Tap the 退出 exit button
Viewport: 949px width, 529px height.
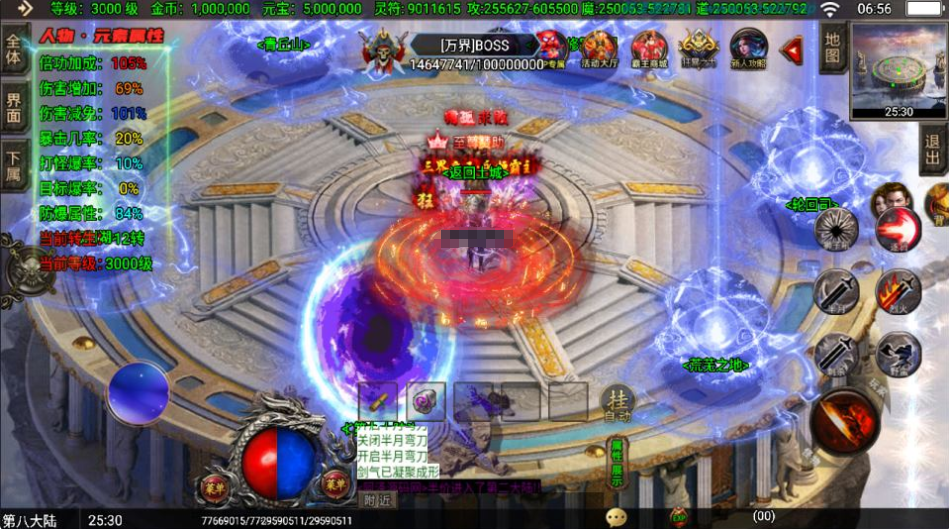[931, 150]
